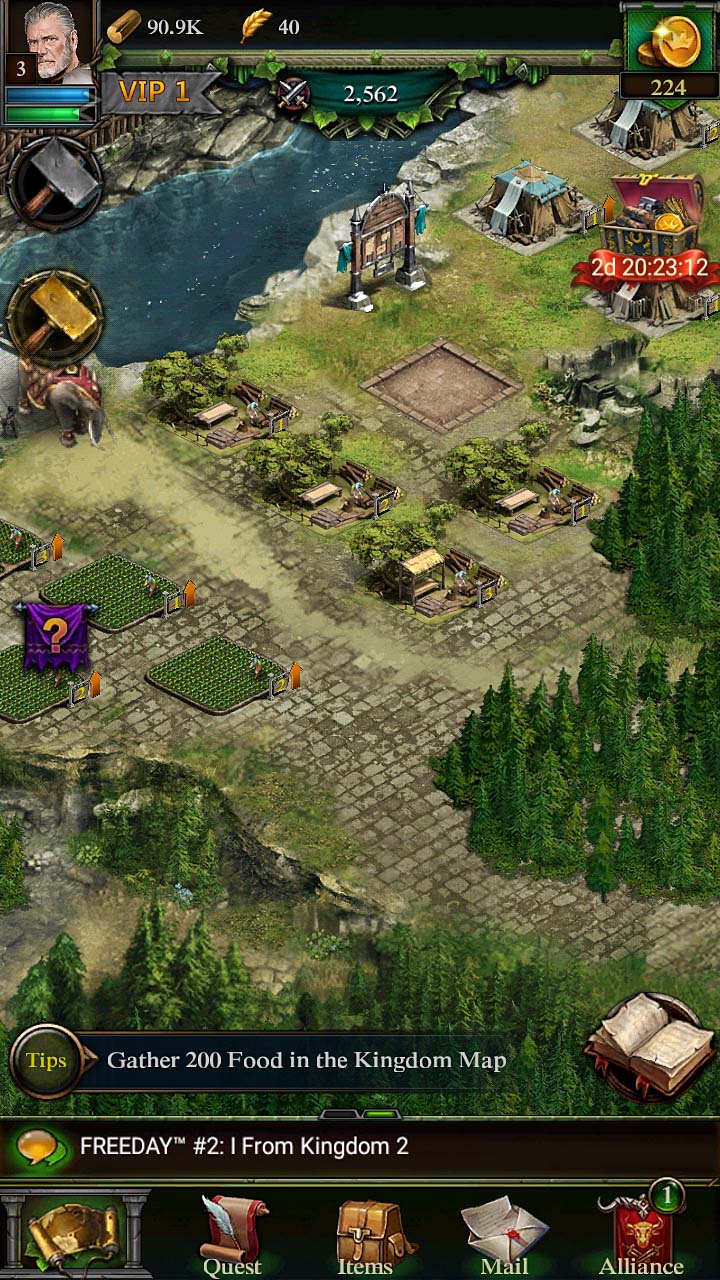This screenshot has height=1280, width=720.
Task: Open the hero portrait profile
Action: [x=50, y=42]
